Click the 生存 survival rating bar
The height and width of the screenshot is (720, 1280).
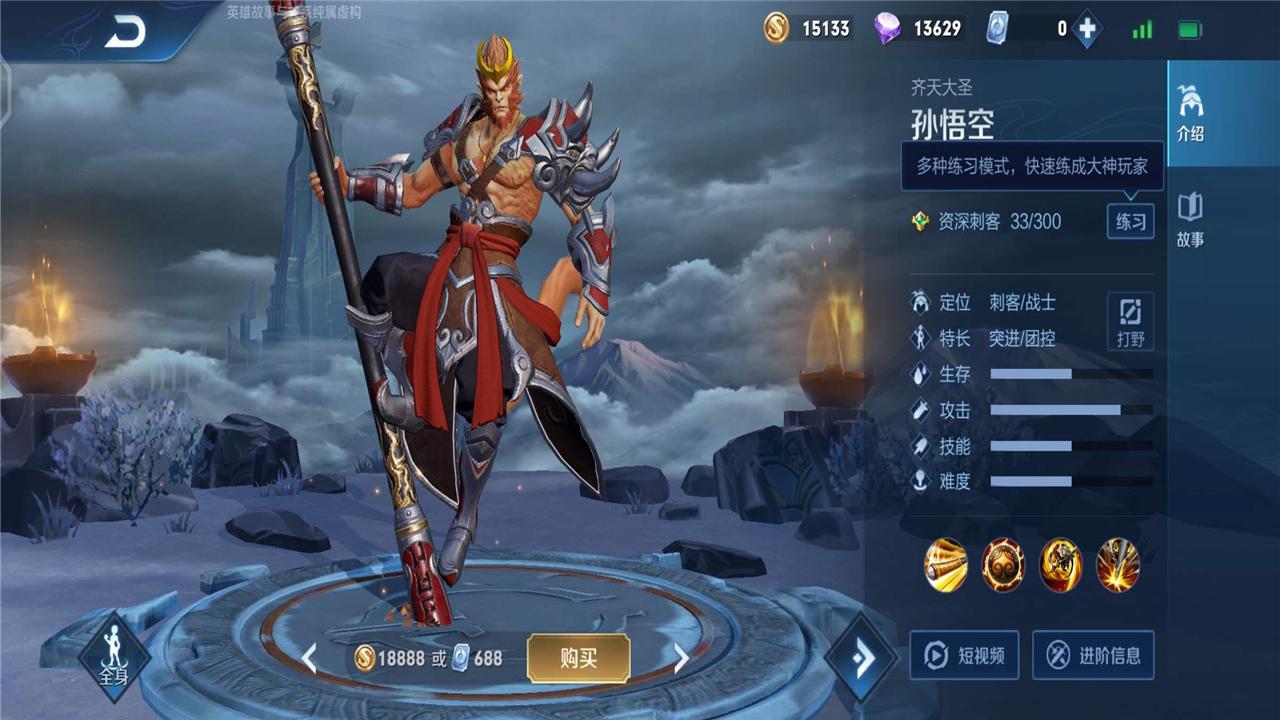(1065, 373)
